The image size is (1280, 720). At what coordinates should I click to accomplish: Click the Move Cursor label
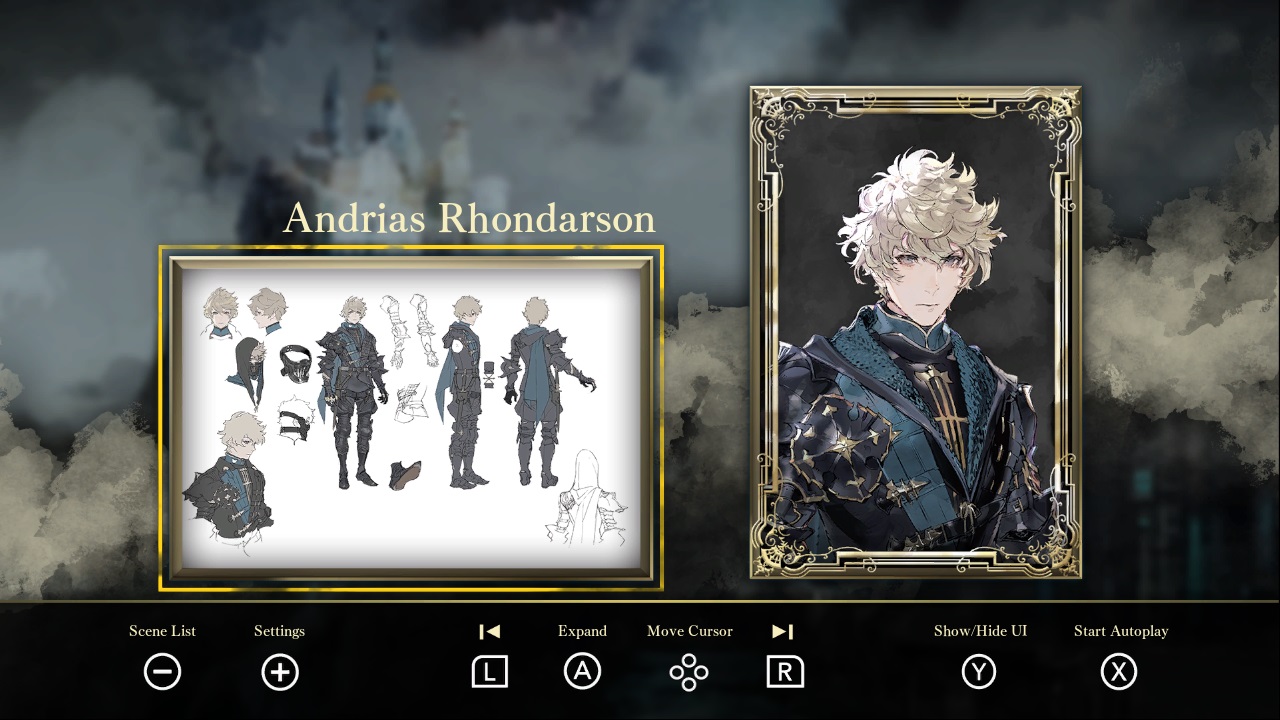(x=689, y=631)
